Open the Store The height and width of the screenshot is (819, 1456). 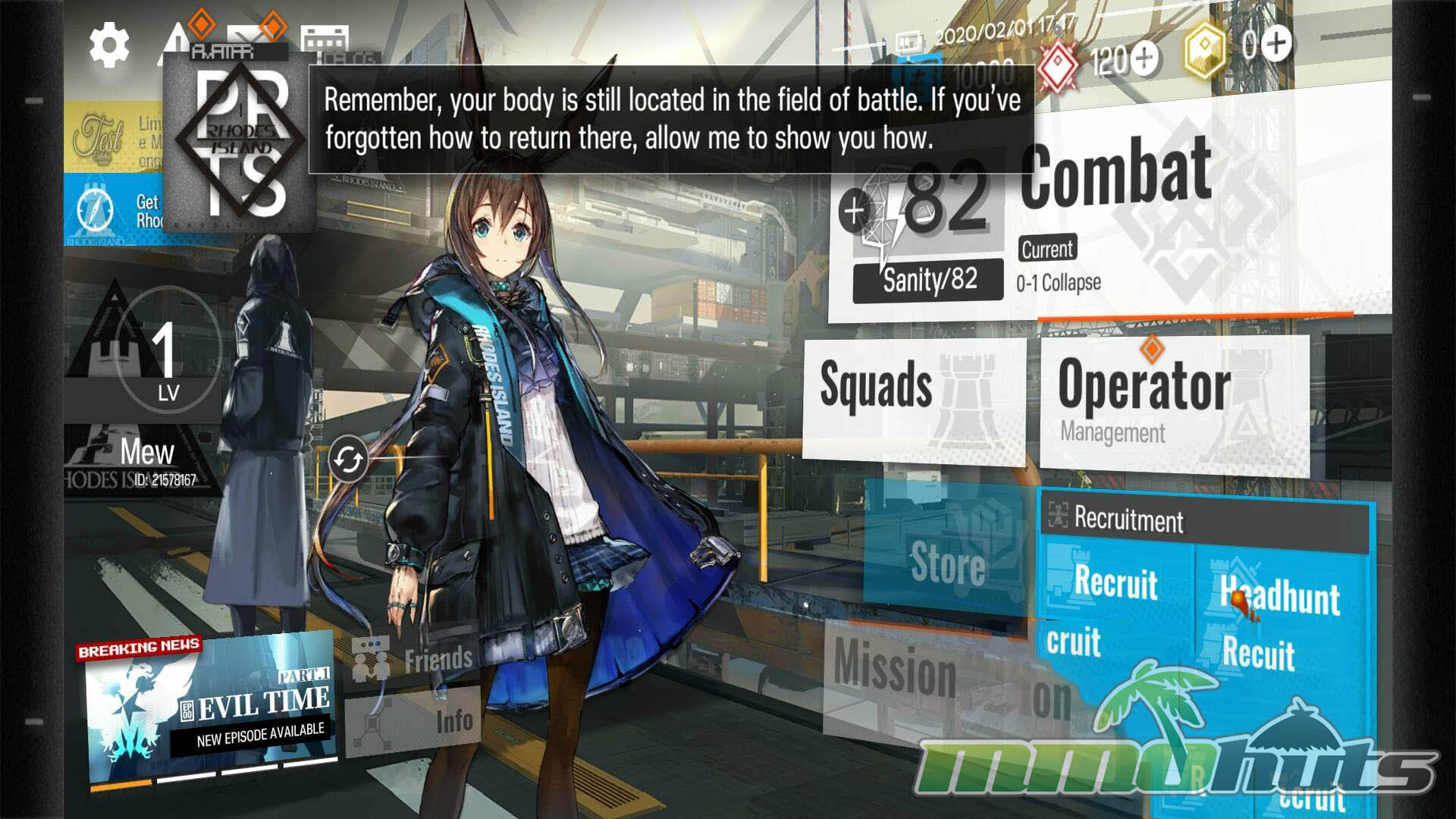(948, 563)
